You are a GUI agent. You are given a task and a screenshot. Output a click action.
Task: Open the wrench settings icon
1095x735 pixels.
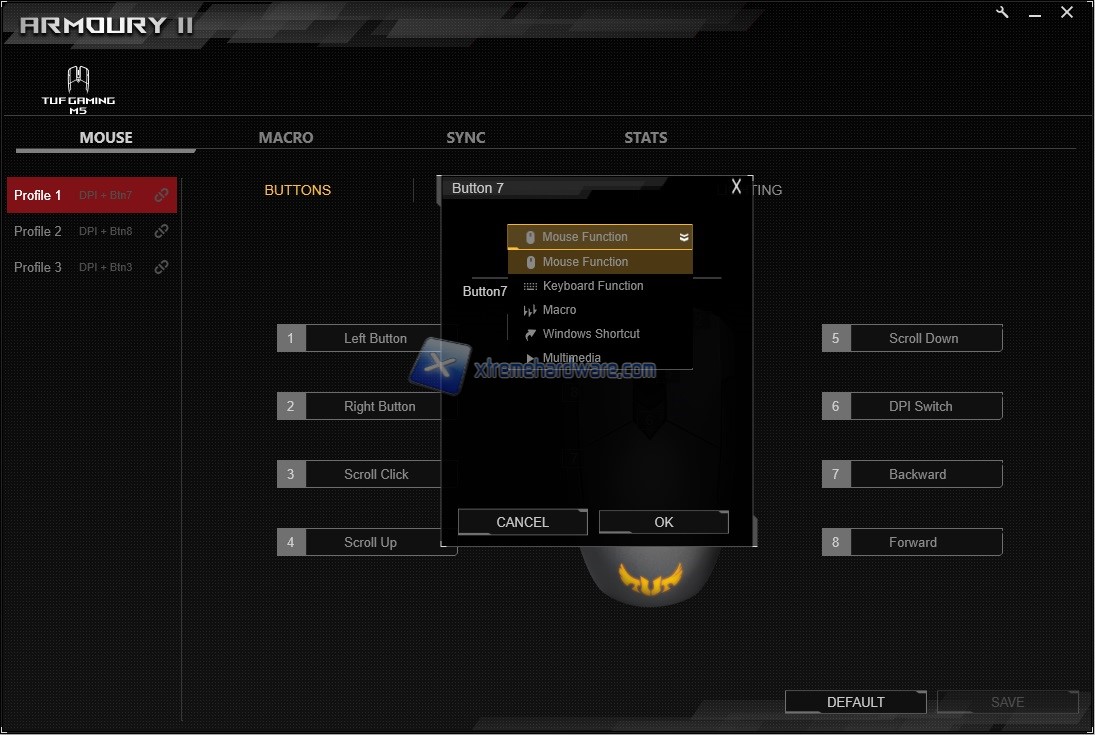[1003, 13]
